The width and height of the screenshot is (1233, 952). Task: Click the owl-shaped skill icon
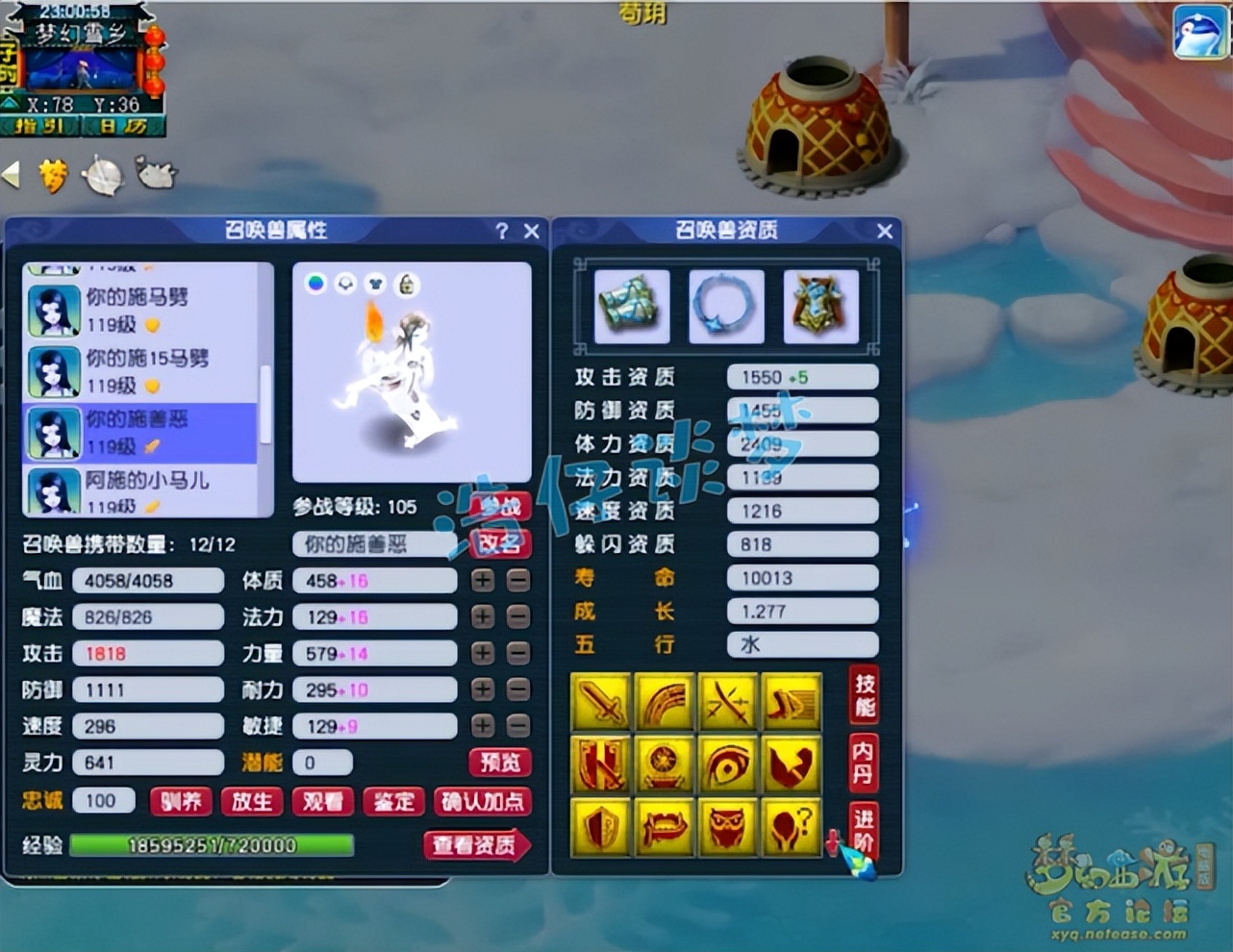[x=728, y=829]
